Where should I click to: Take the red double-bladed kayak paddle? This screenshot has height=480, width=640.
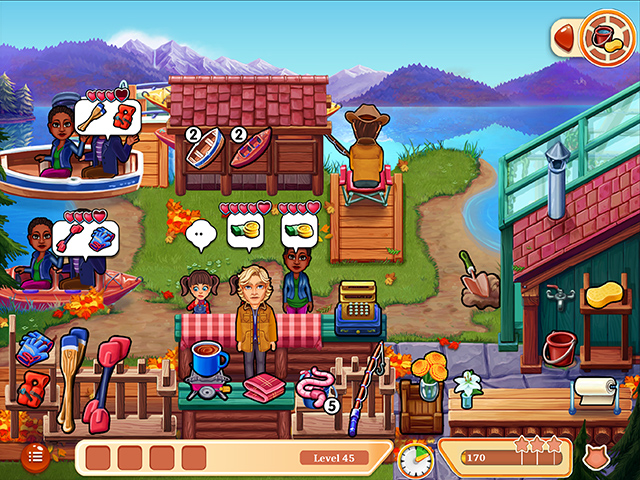click(106, 378)
